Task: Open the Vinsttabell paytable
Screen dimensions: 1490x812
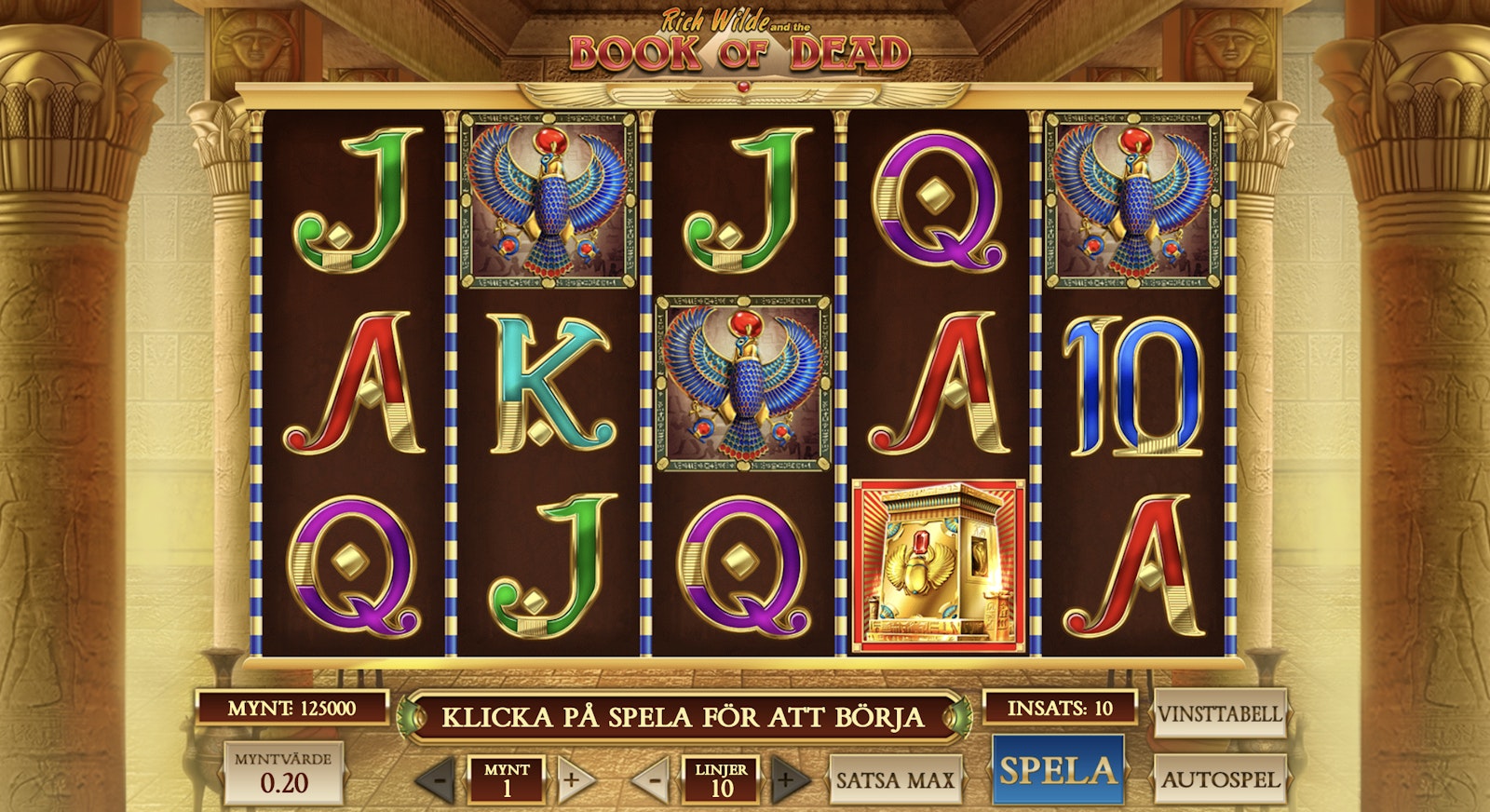Action: coord(1219,714)
